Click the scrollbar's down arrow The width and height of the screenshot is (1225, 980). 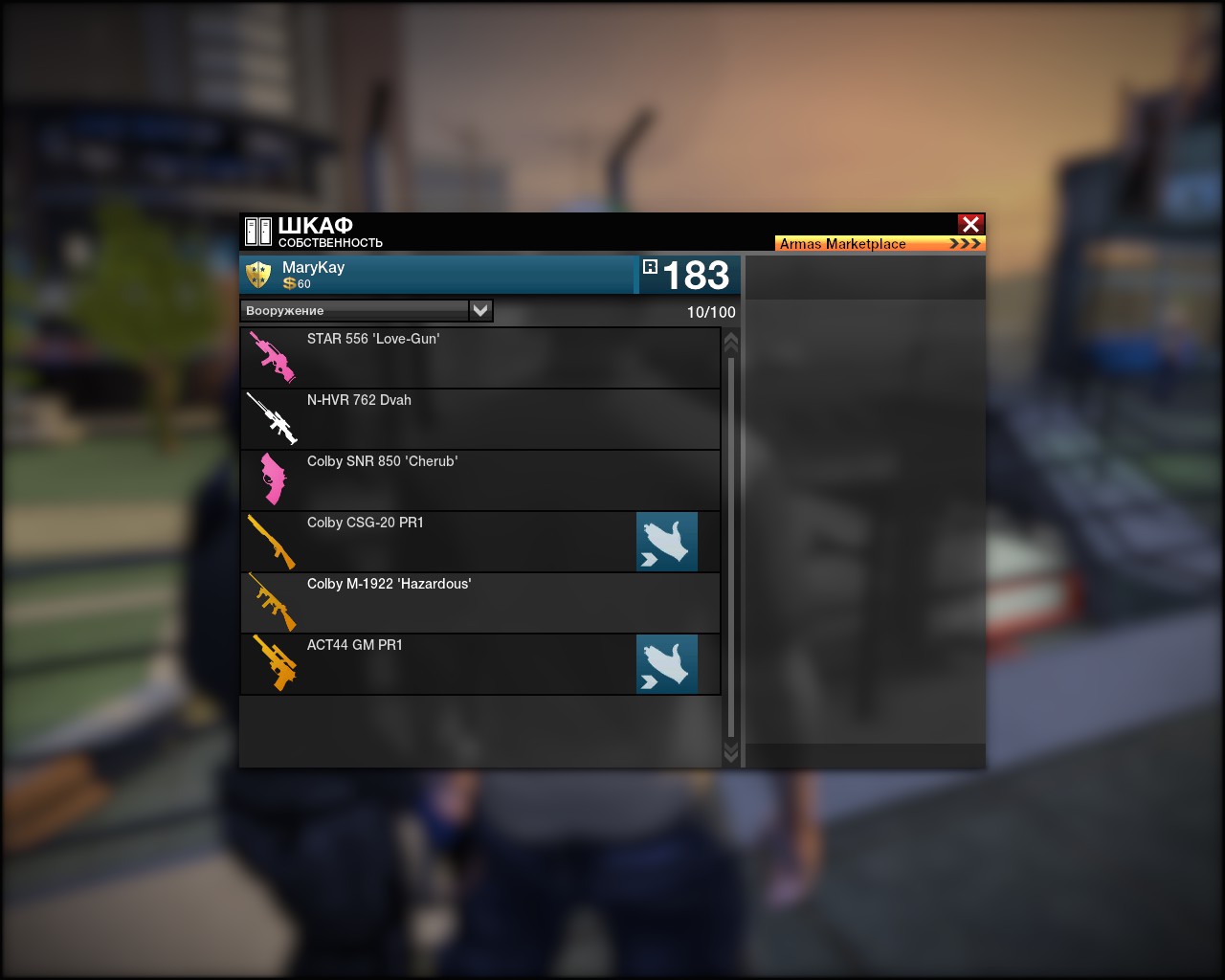point(731,753)
